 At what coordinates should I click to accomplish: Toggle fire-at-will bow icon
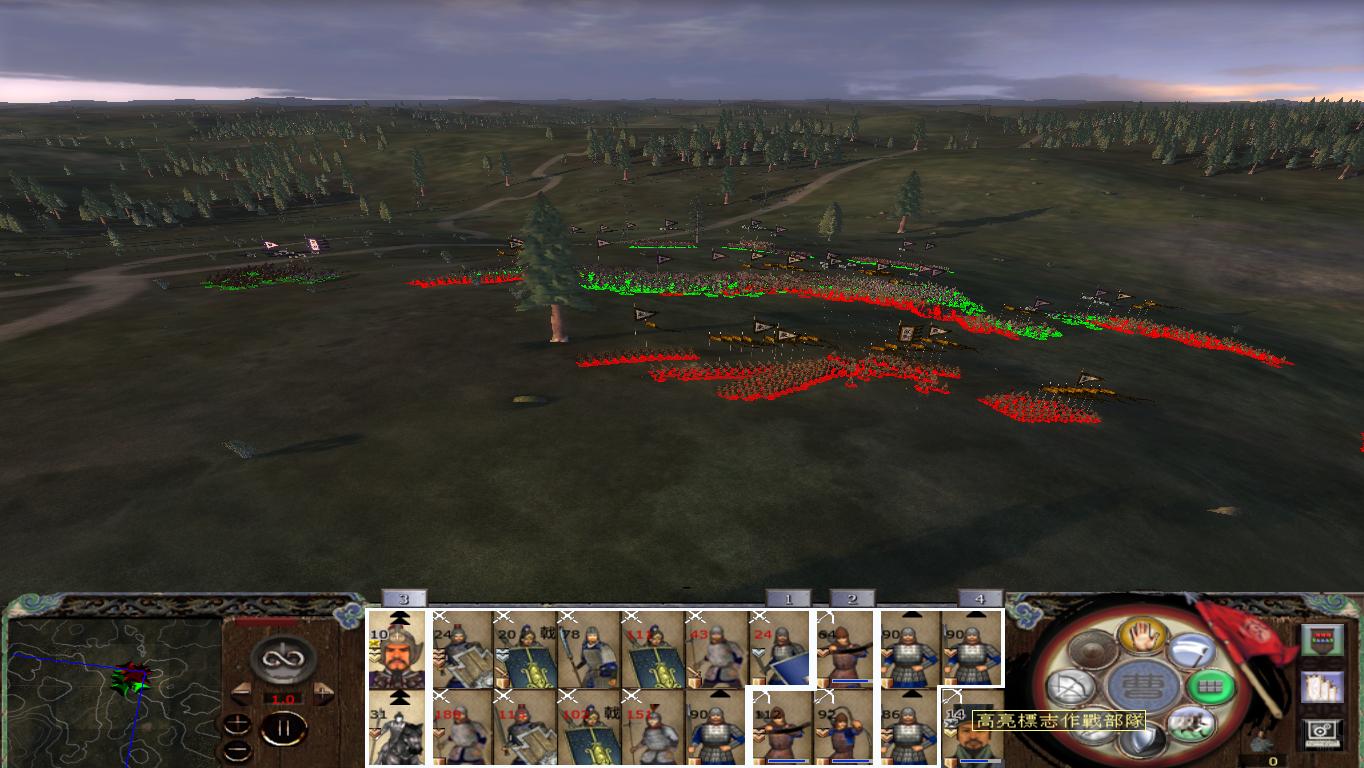coord(1070,687)
